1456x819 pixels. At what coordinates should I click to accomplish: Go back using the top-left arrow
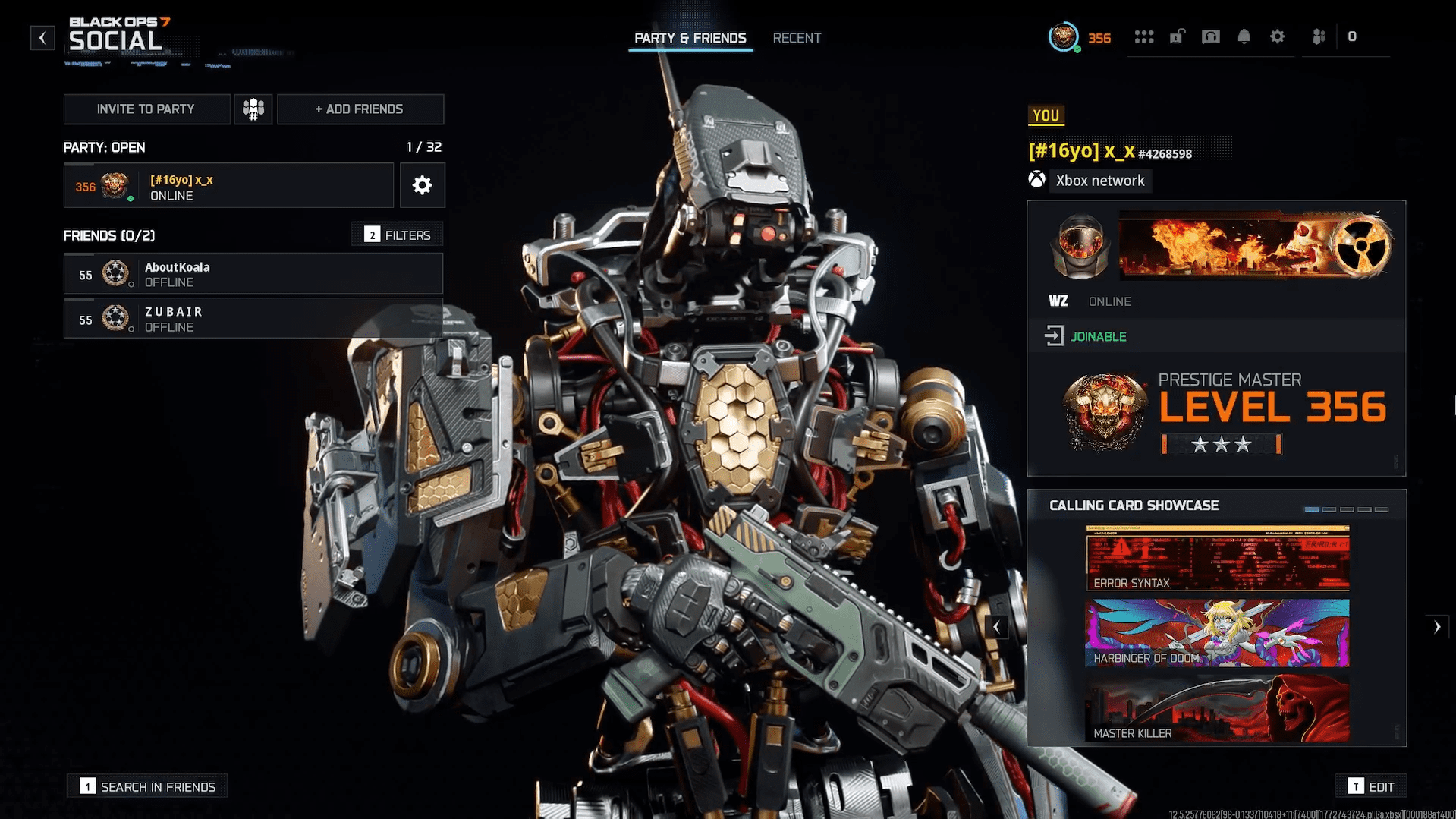pos(42,37)
